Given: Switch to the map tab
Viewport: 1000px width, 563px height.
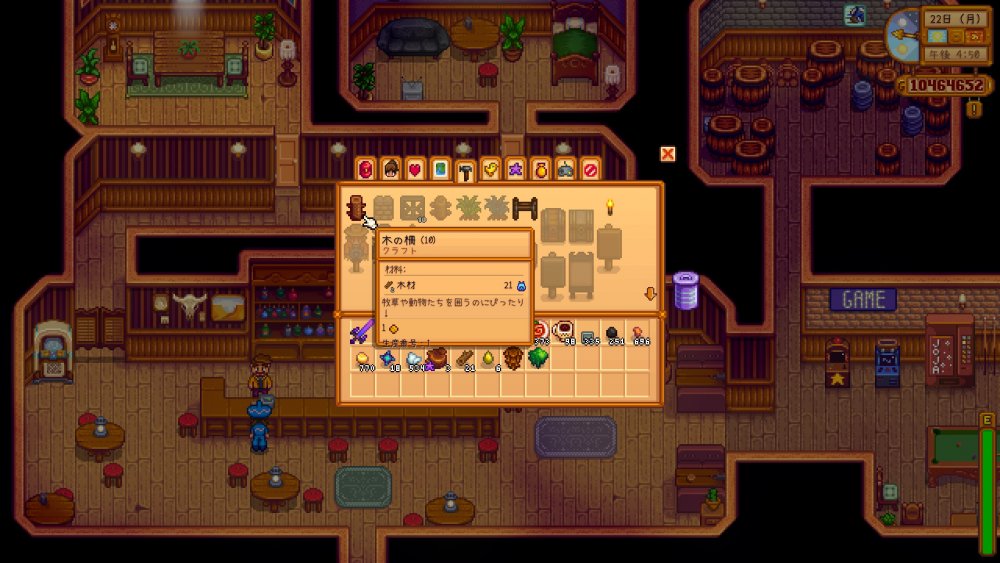Looking at the screenshot, I should pyautogui.click(x=440, y=169).
